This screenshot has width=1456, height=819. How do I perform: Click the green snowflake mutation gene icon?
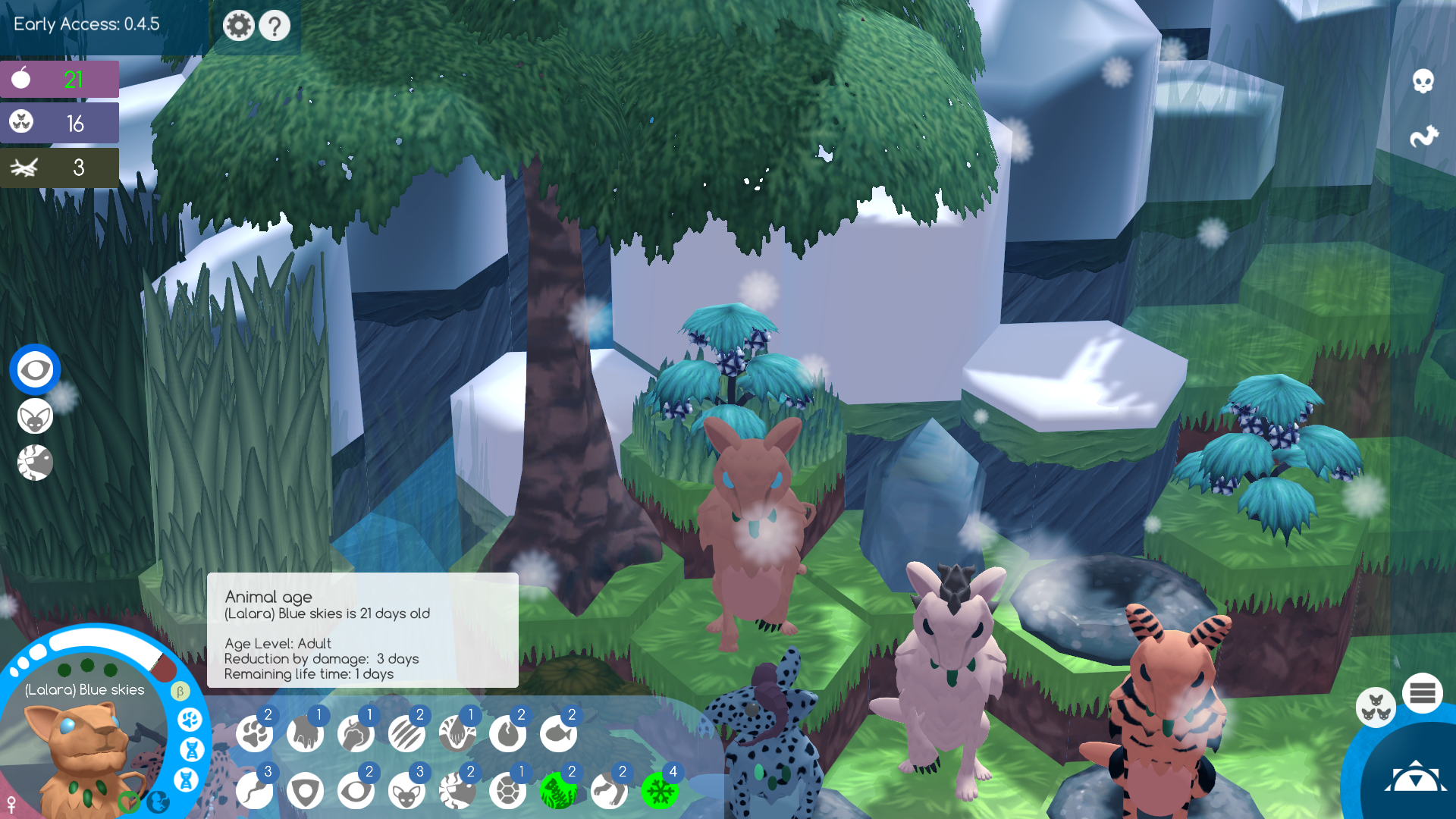pos(661,791)
